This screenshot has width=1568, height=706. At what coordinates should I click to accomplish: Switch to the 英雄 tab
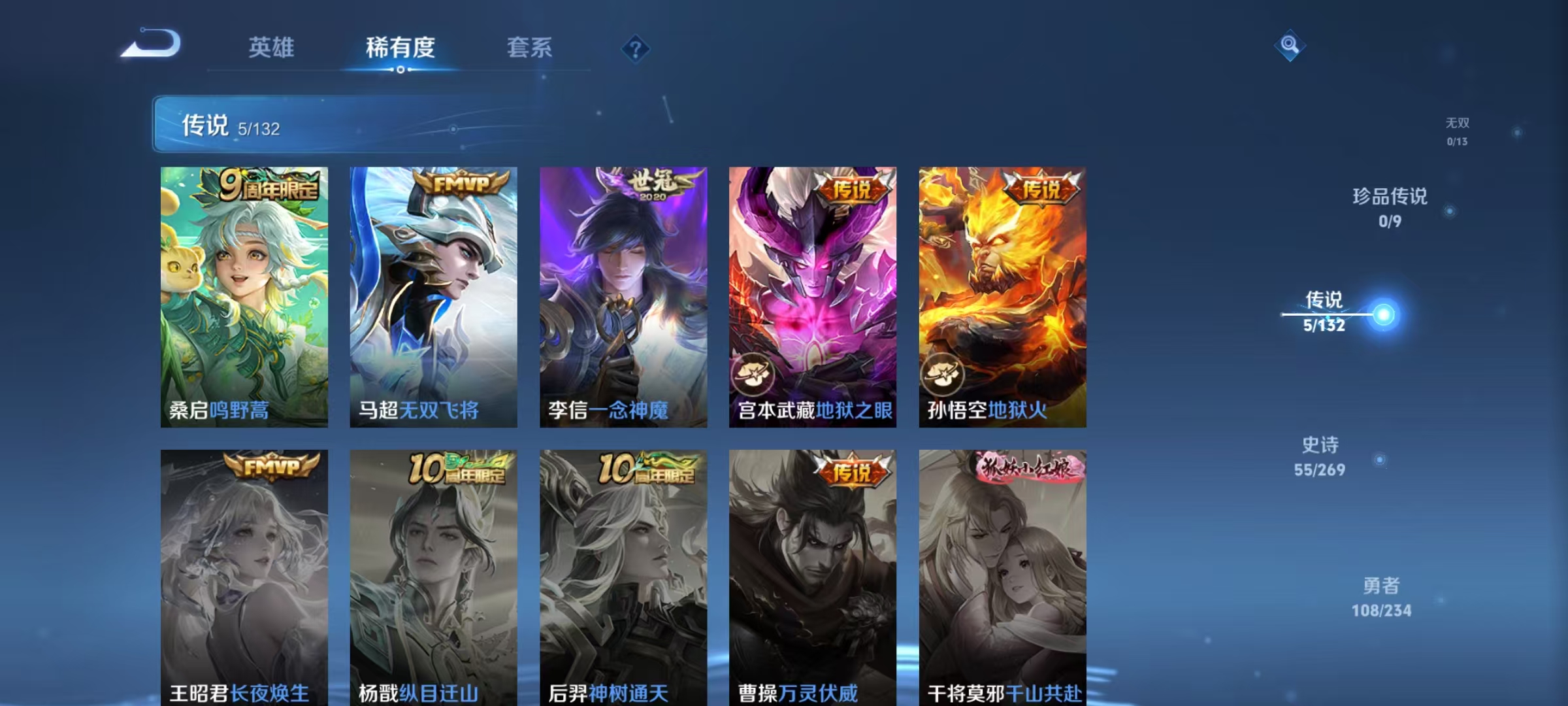pos(272,47)
